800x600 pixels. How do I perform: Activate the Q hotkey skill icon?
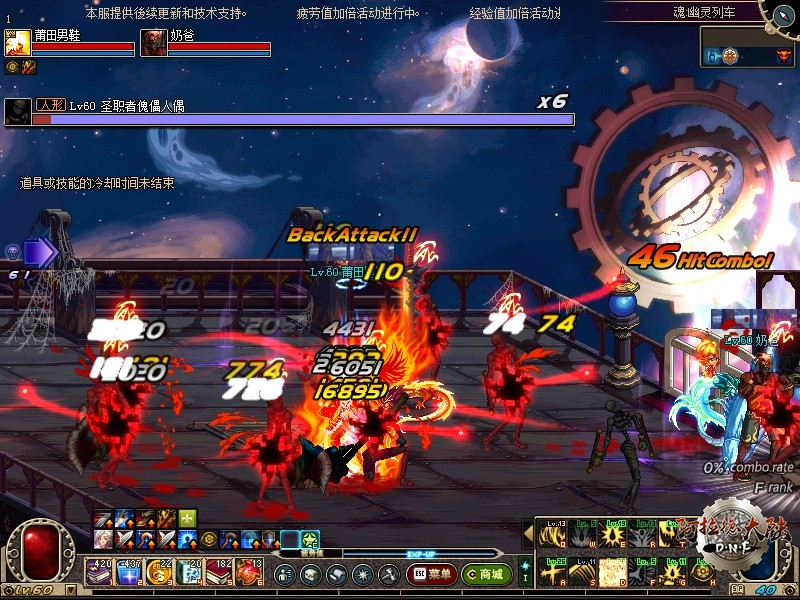[x=552, y=533]
